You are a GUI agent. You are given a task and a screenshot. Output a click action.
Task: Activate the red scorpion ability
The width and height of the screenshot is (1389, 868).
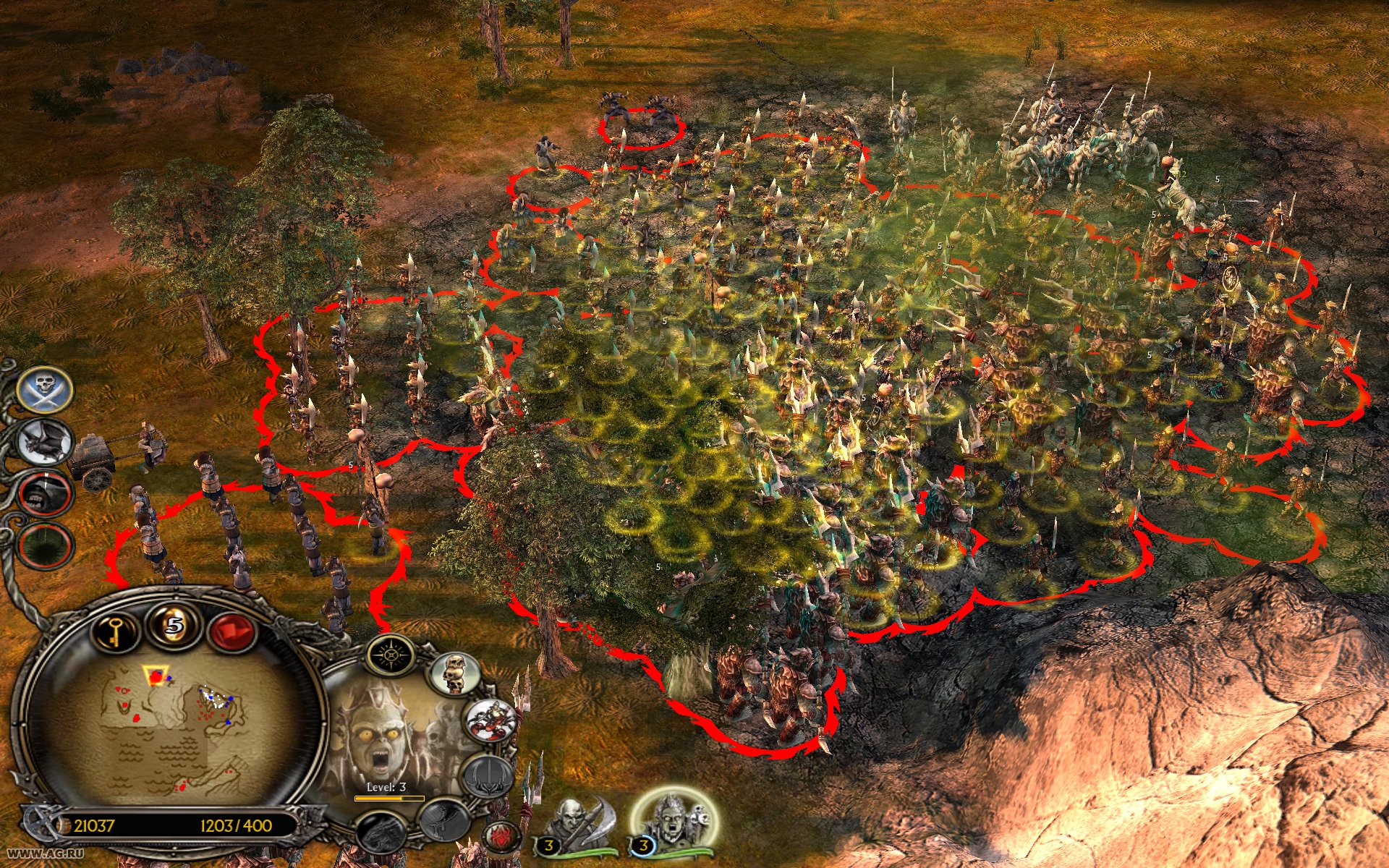tap(491, 720)
